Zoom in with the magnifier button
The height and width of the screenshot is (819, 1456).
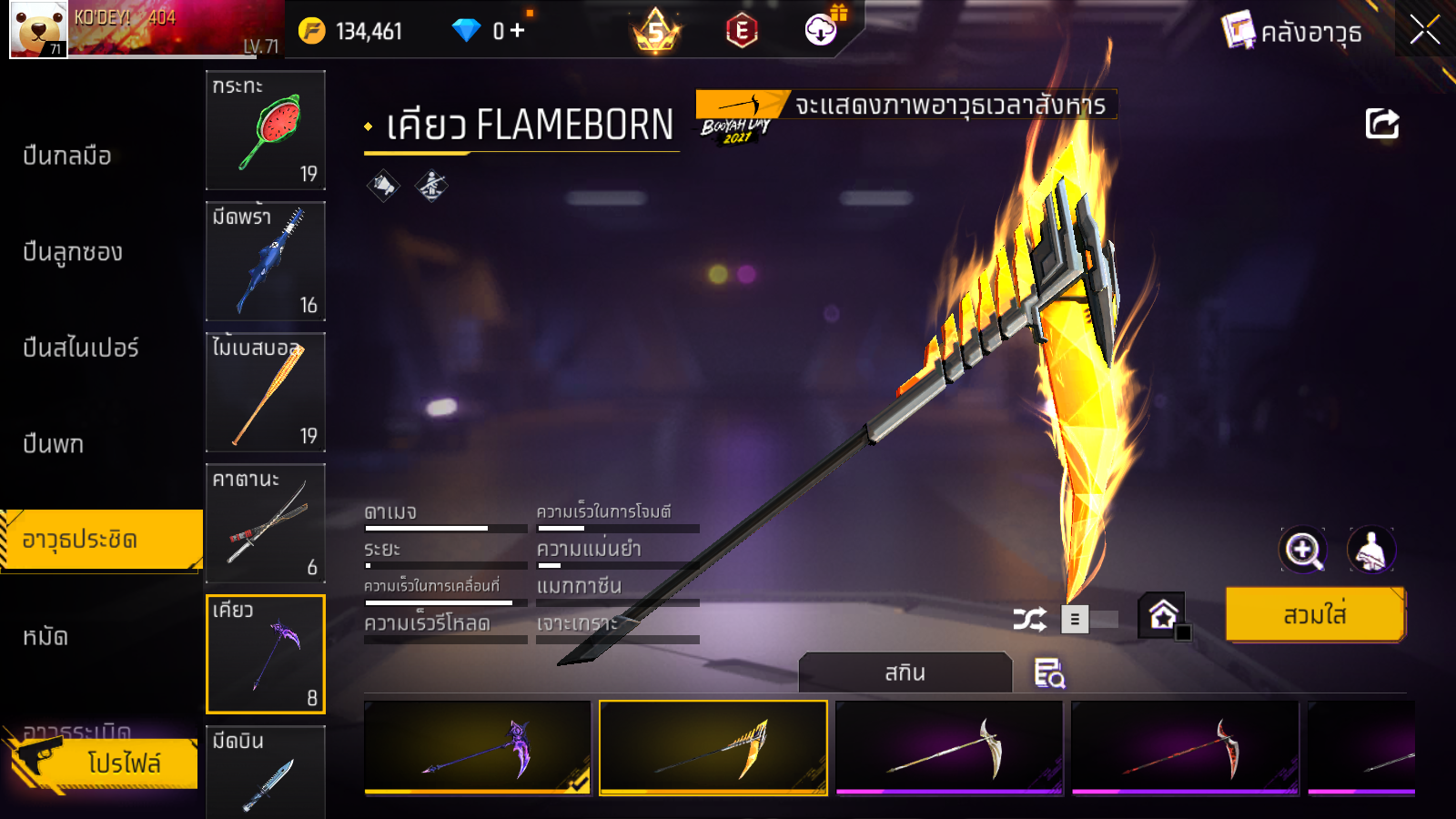[x=1303, y=550]
